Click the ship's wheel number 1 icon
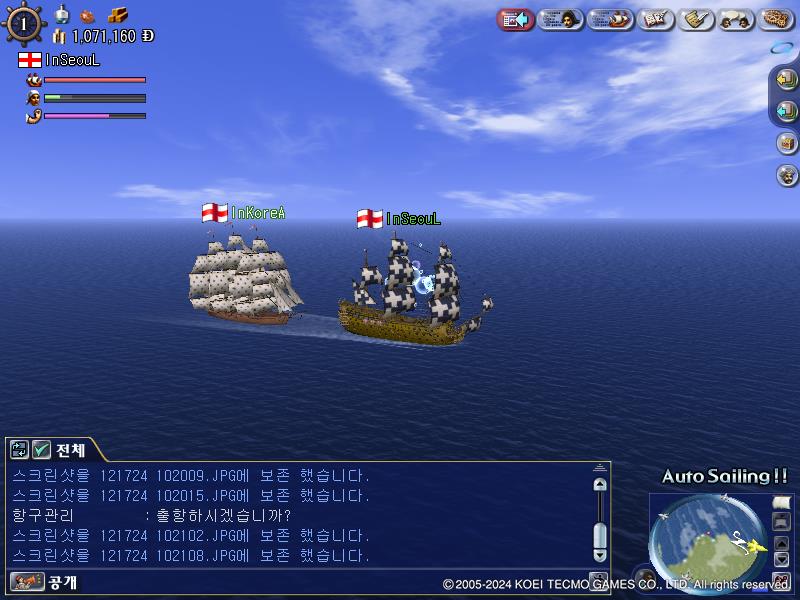This screenshot has height=600, width=800. coord(23,23)
